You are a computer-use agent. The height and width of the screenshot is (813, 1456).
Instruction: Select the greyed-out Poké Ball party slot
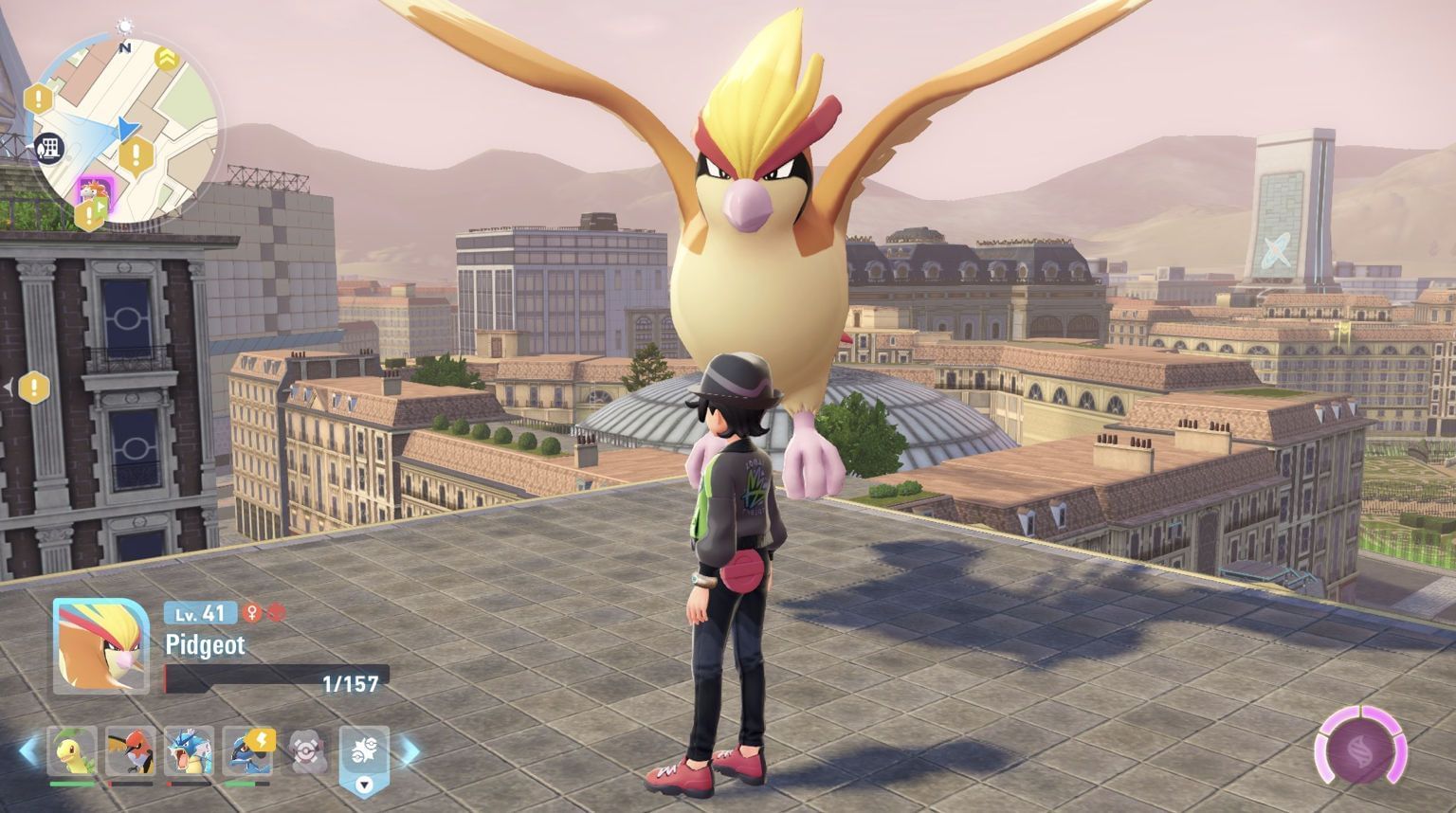(306, 751)
